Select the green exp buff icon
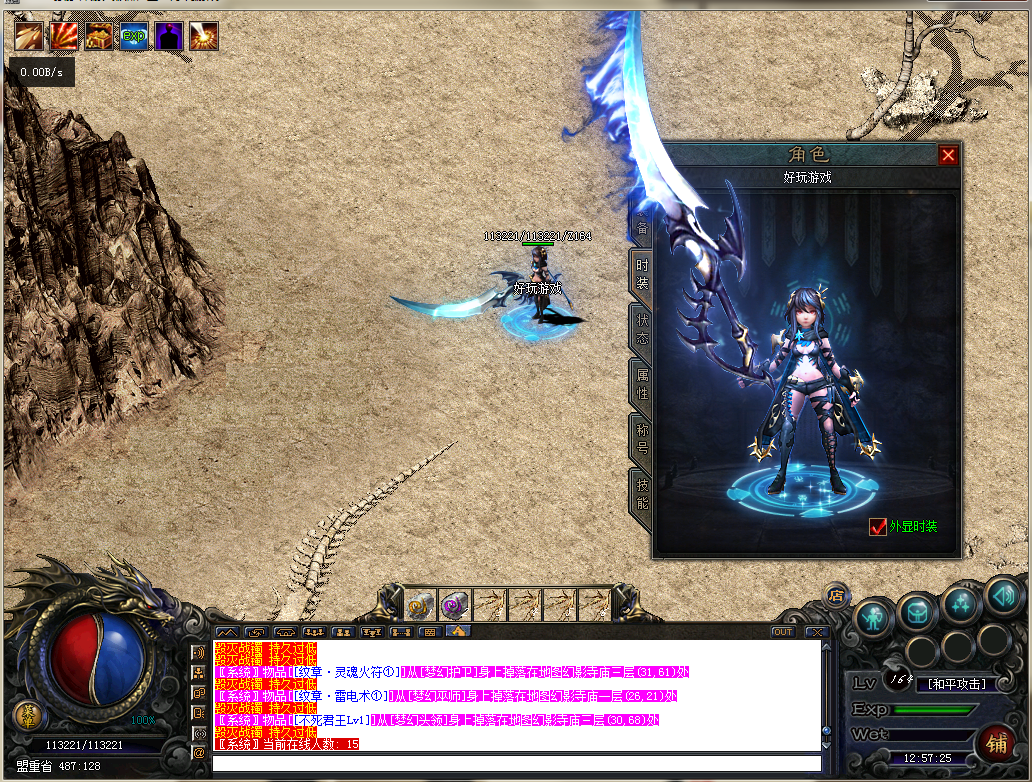Viewport: 1032px width, 782px height. [133, 36]
